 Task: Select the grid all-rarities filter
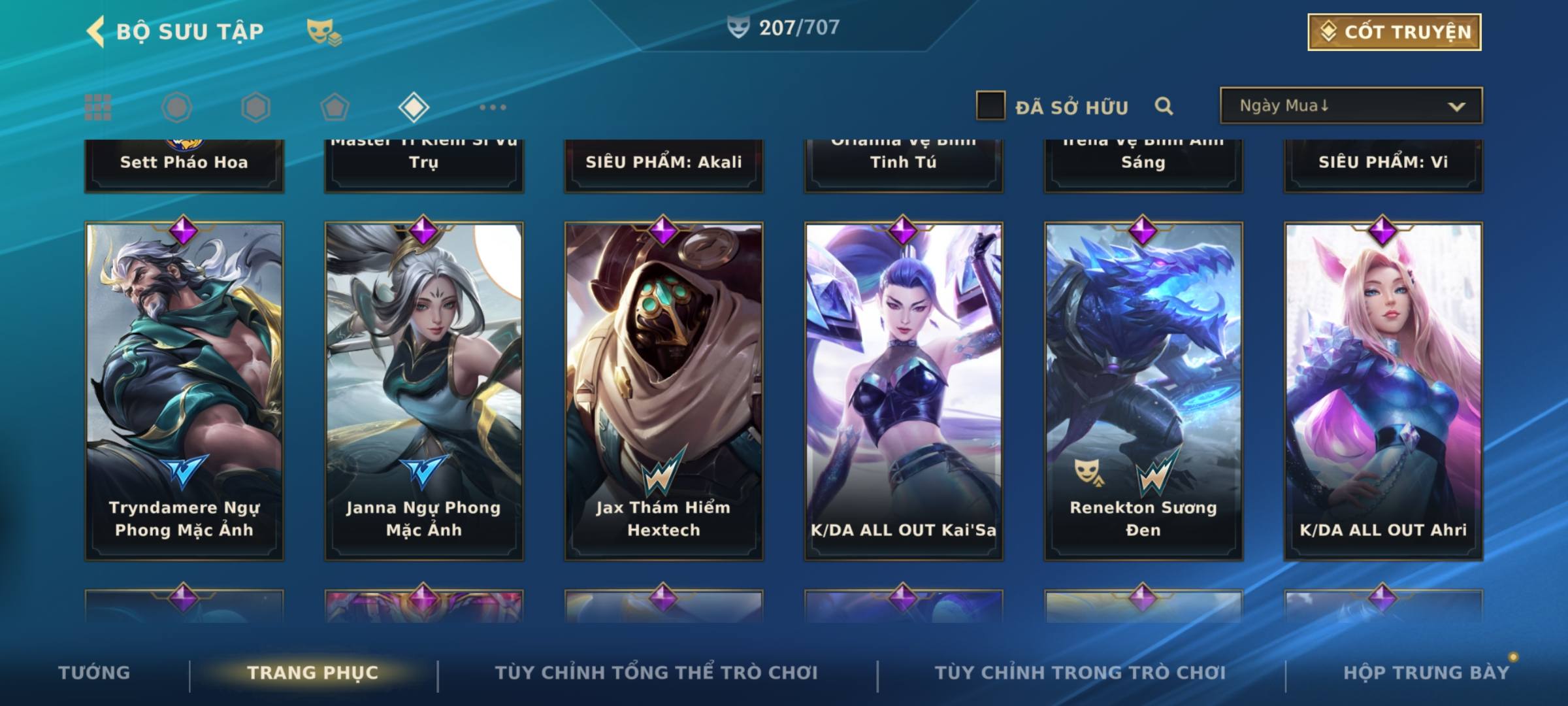(x=98, y=107)
